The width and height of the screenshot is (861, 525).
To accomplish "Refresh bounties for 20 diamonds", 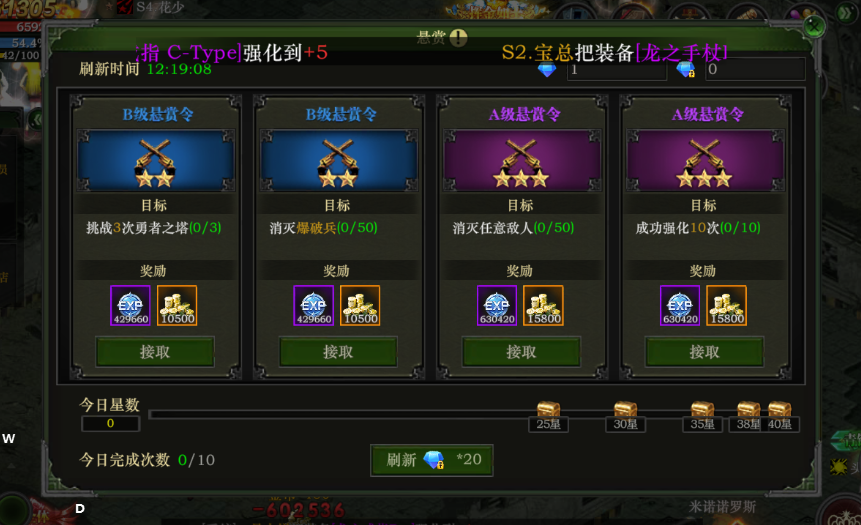I will [x=432, y=460].
